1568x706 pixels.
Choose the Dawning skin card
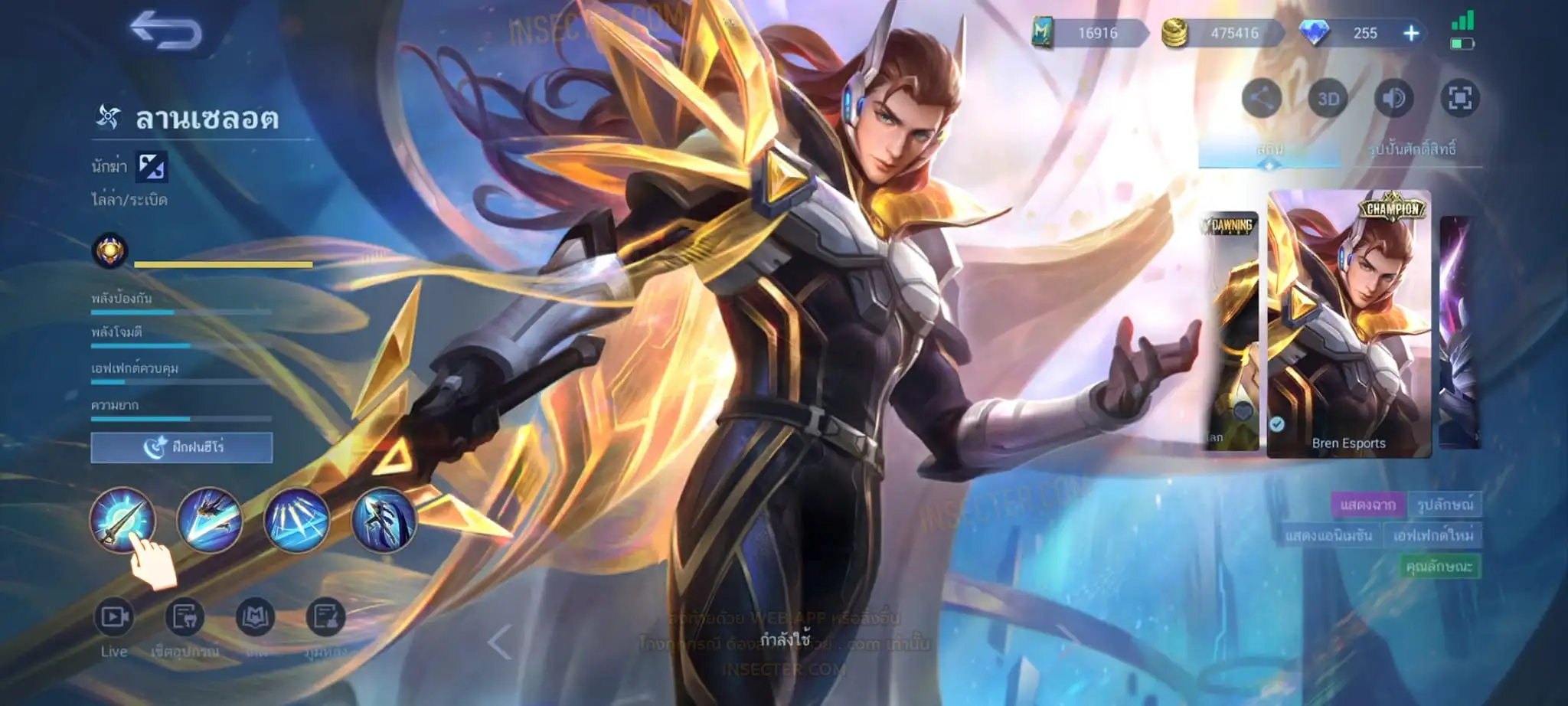(1229, 331)
